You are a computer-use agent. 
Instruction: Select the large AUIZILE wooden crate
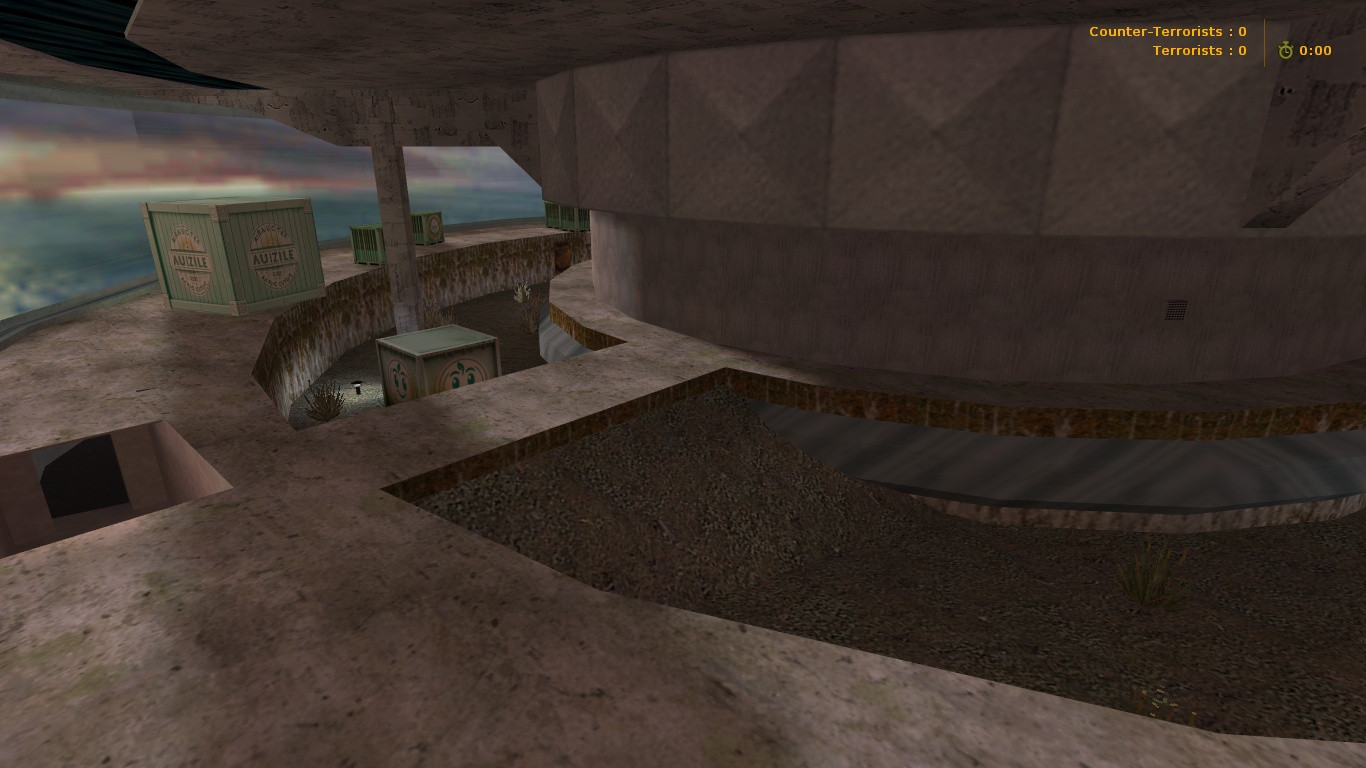click(x=228, y=255)
